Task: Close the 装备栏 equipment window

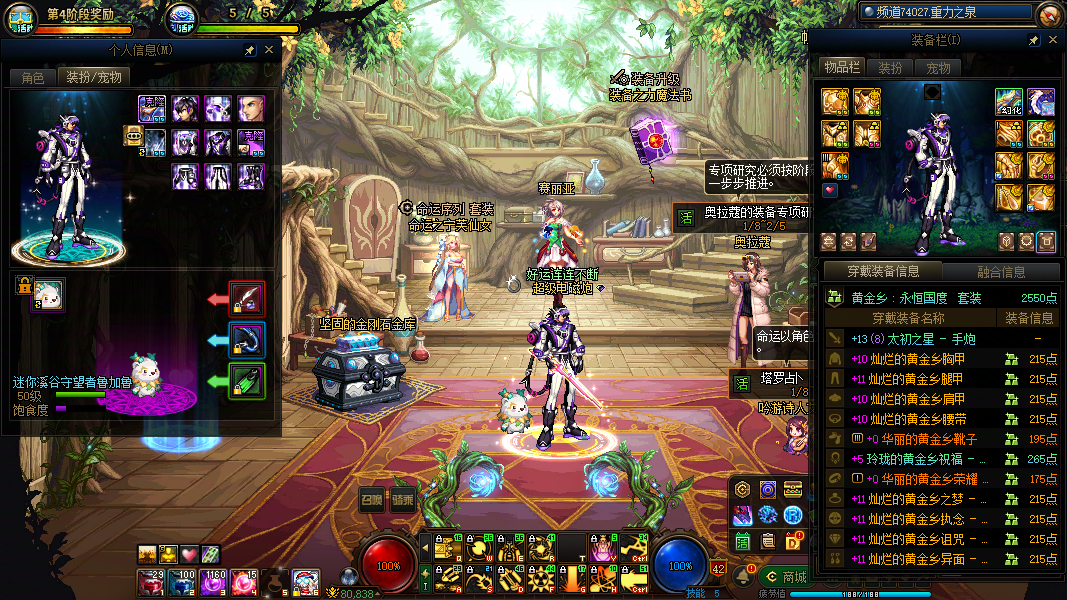Action: (x=1052, y=40)
